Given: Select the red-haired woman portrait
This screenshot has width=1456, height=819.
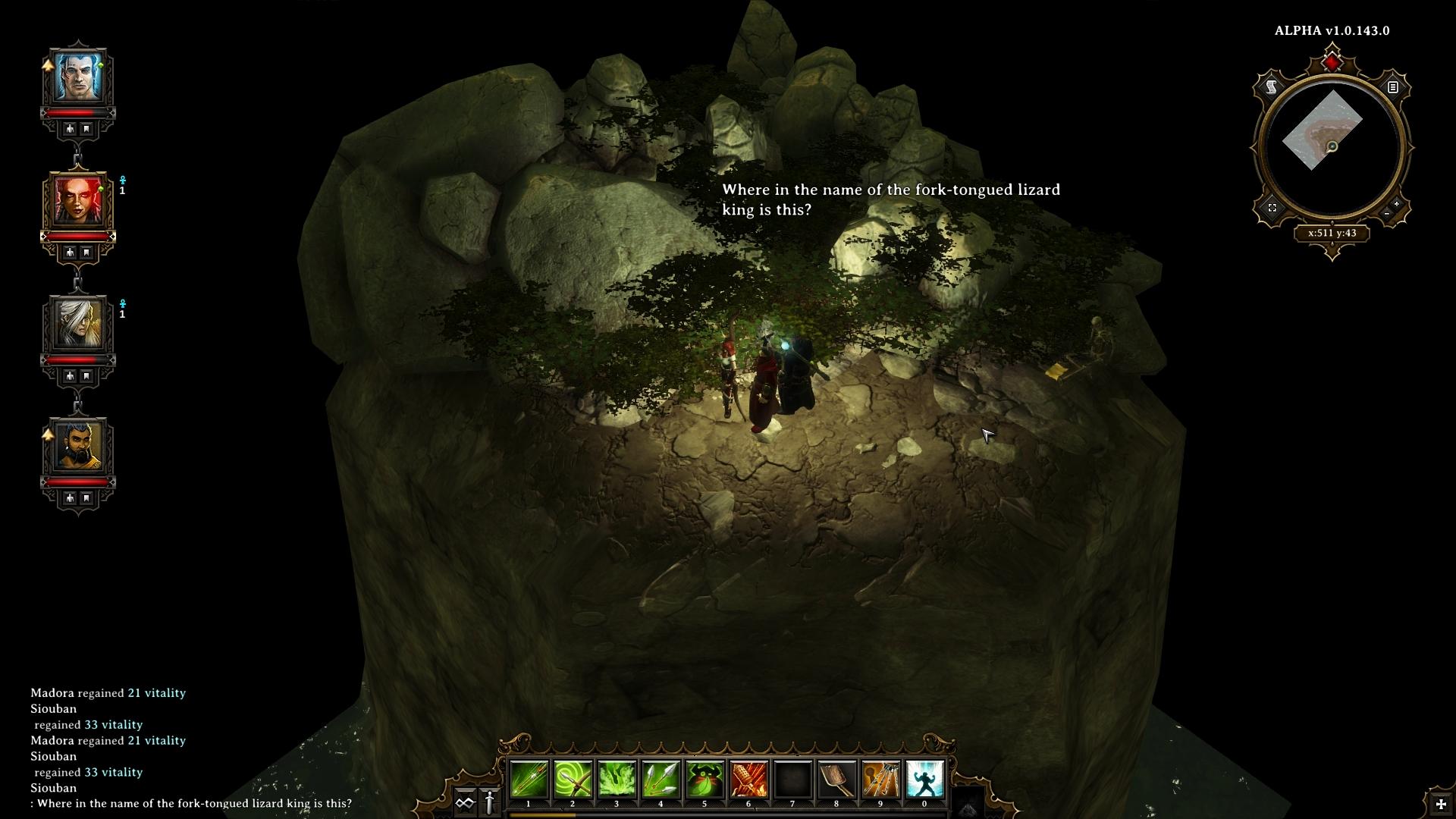Looking at the screenshot, I should [x=77, y=200].
